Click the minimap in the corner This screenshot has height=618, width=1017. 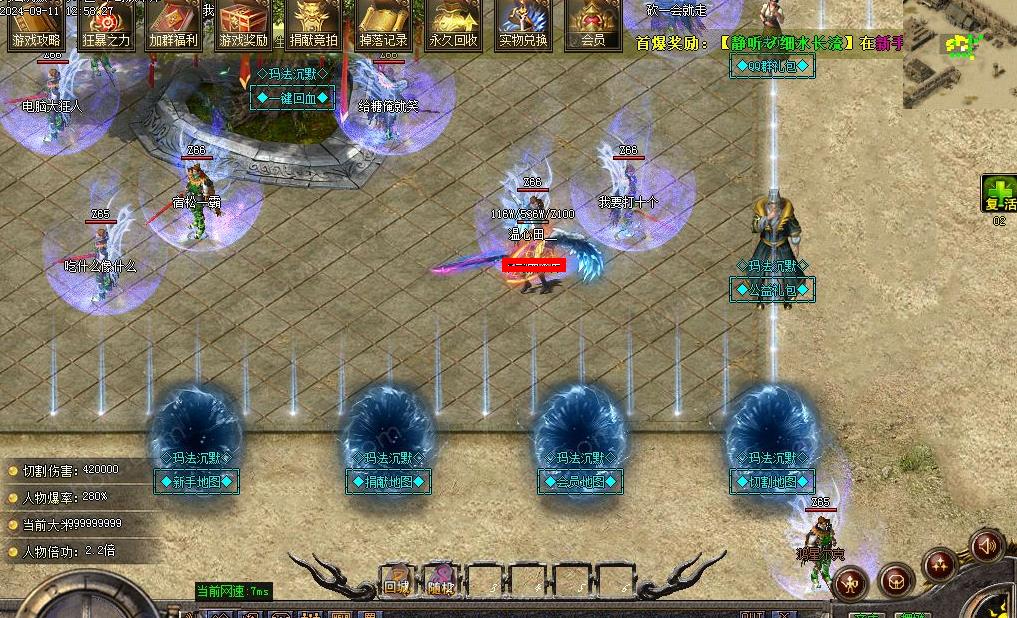point(959,54)
